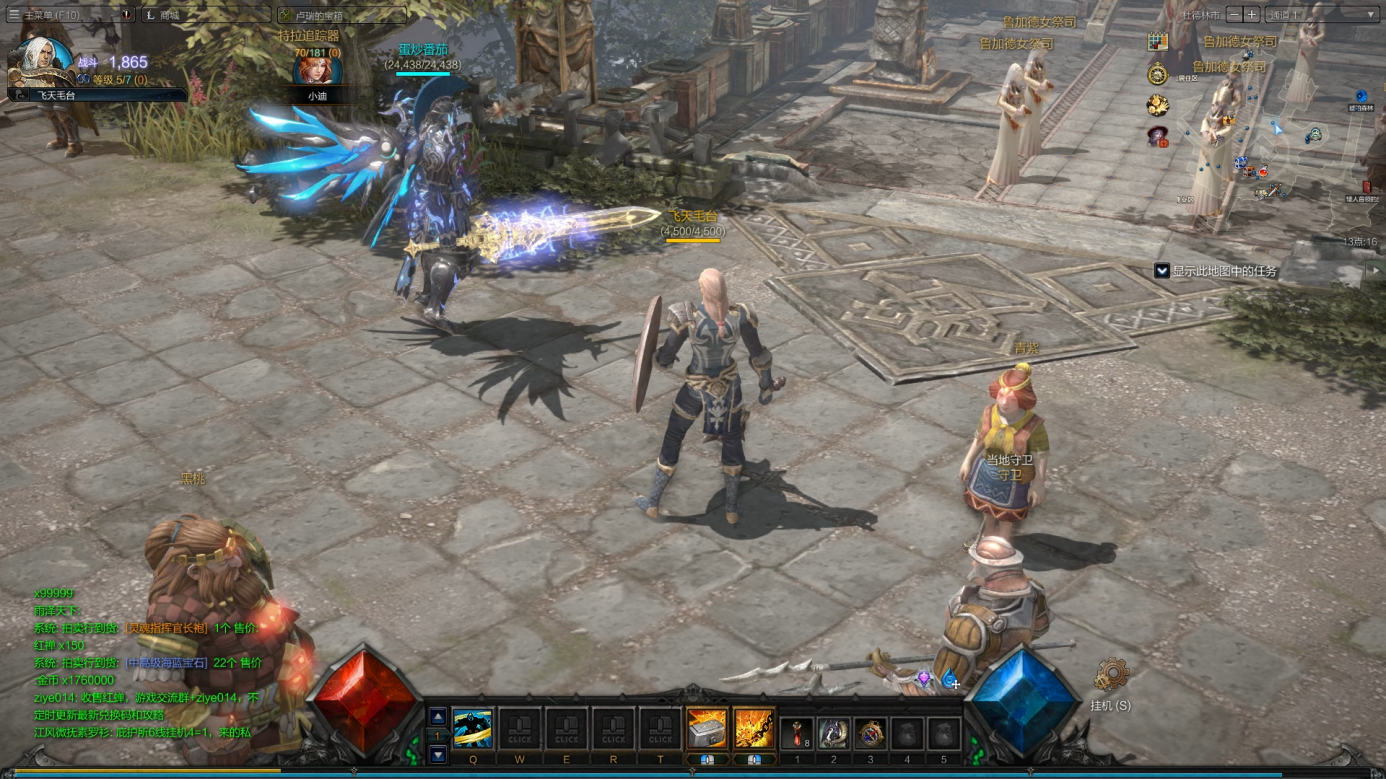Select the 小迪 companion portrait
This screenshot has height=779, width=1386.
[316, 70]
